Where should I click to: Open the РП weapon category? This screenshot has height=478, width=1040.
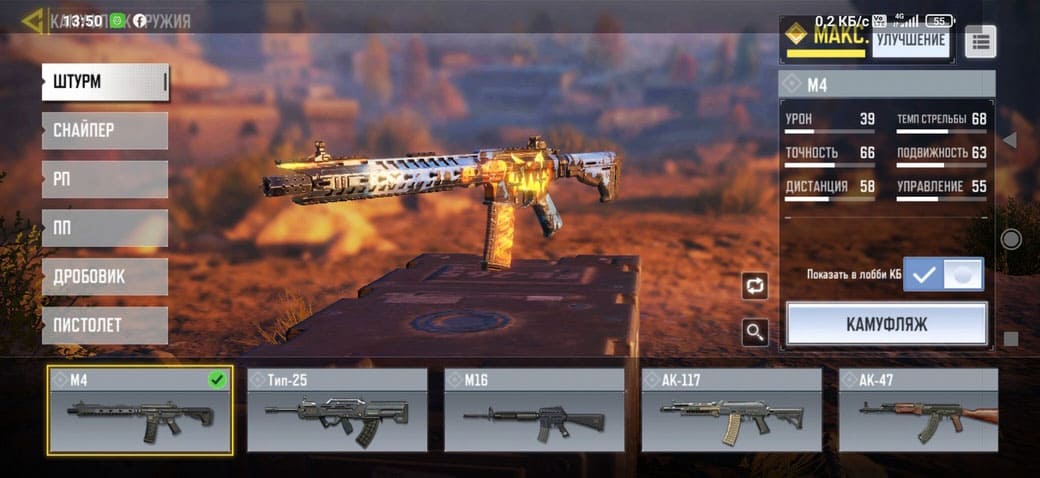pyautogui.click(x=105, y=179)
